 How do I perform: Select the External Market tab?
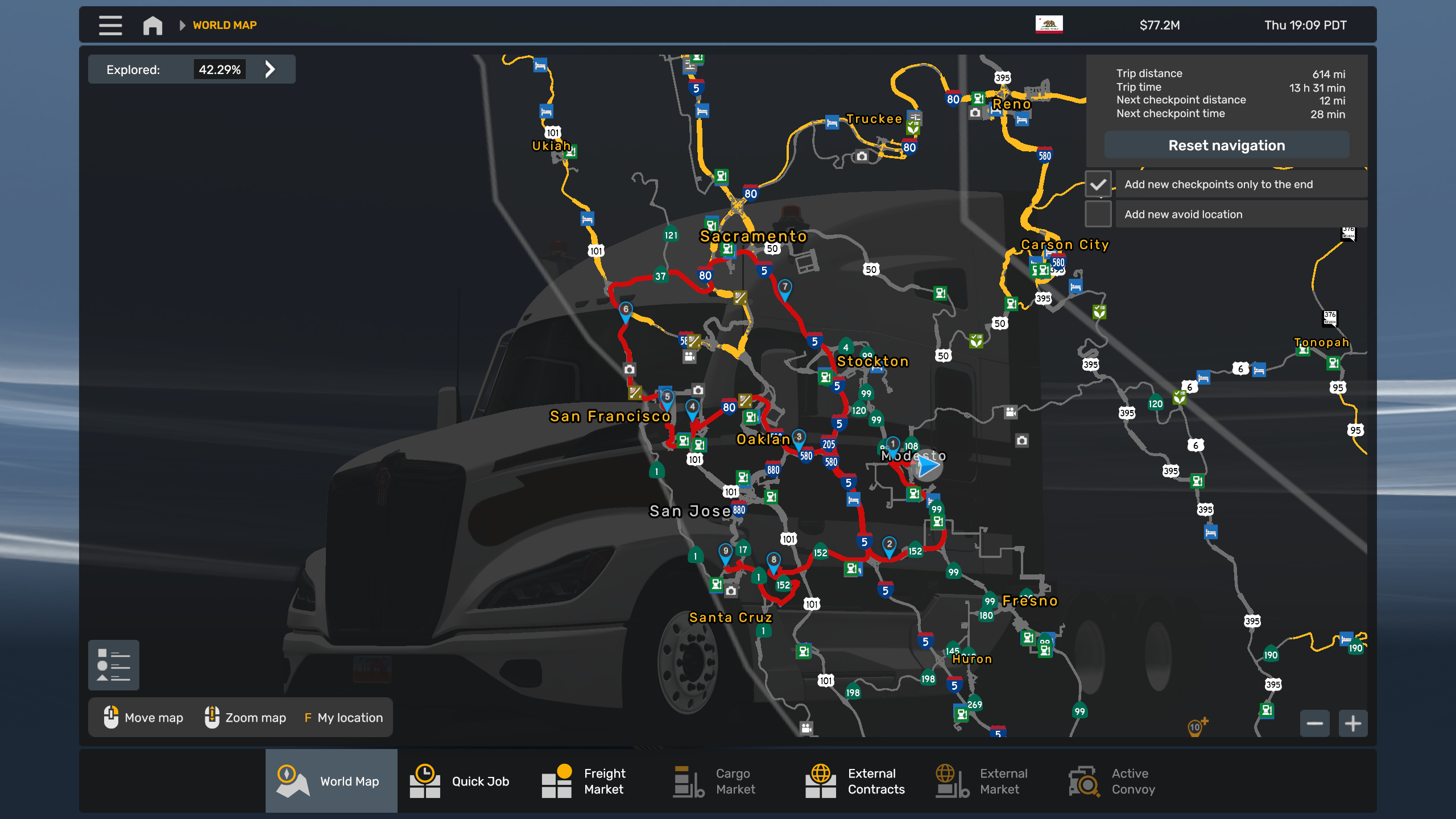pos(982,781)
